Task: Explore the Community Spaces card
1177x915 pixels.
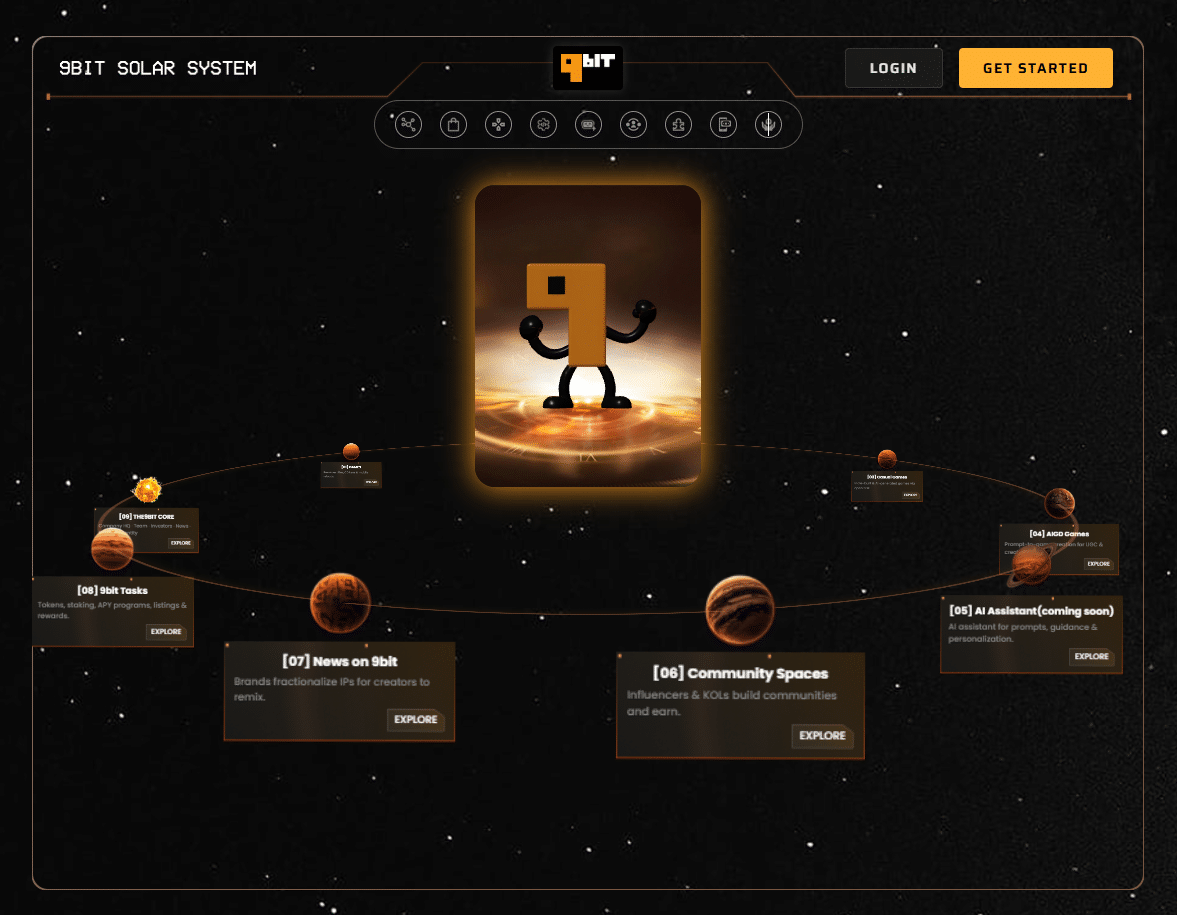Action: [822, 735]
